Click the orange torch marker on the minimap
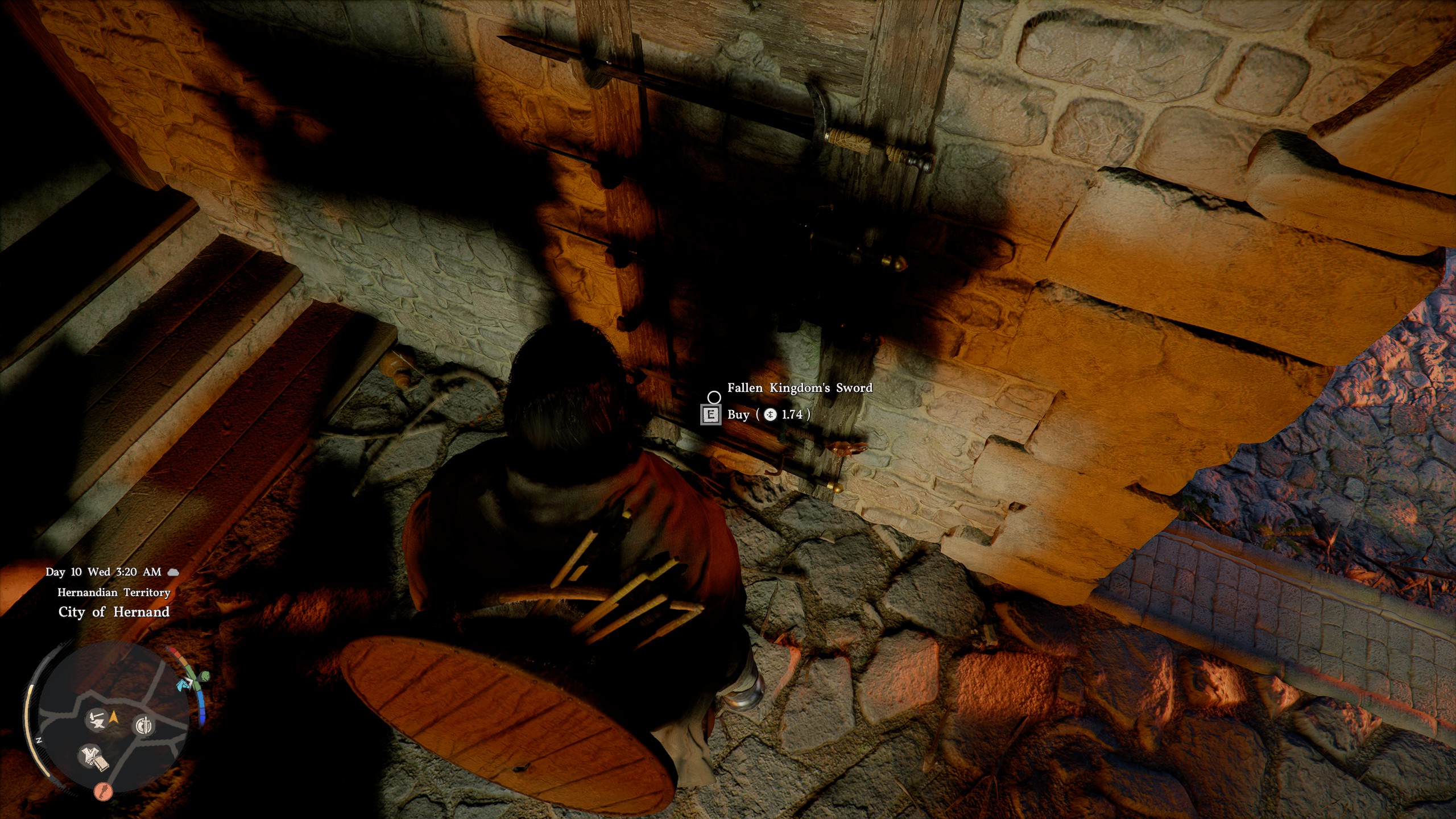The width and height of the screenshot is (1456, 819). [103, 791]
